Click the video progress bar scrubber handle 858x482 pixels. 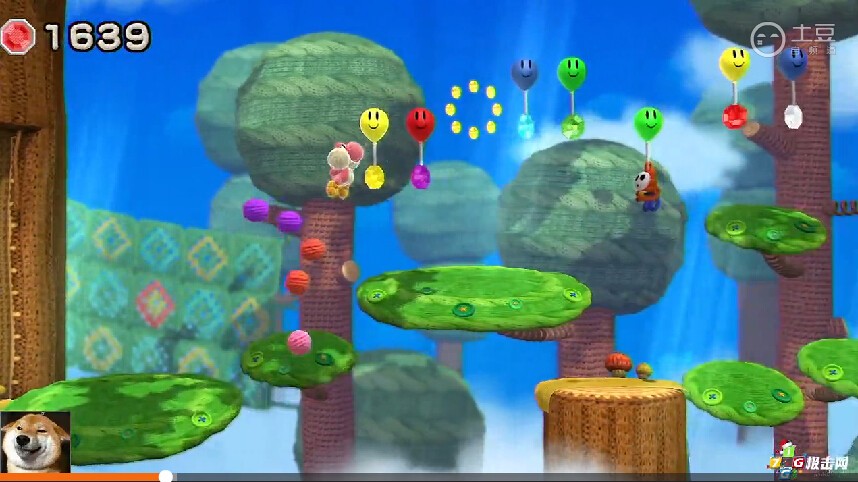pyautogui.click(x=165, y=476)
